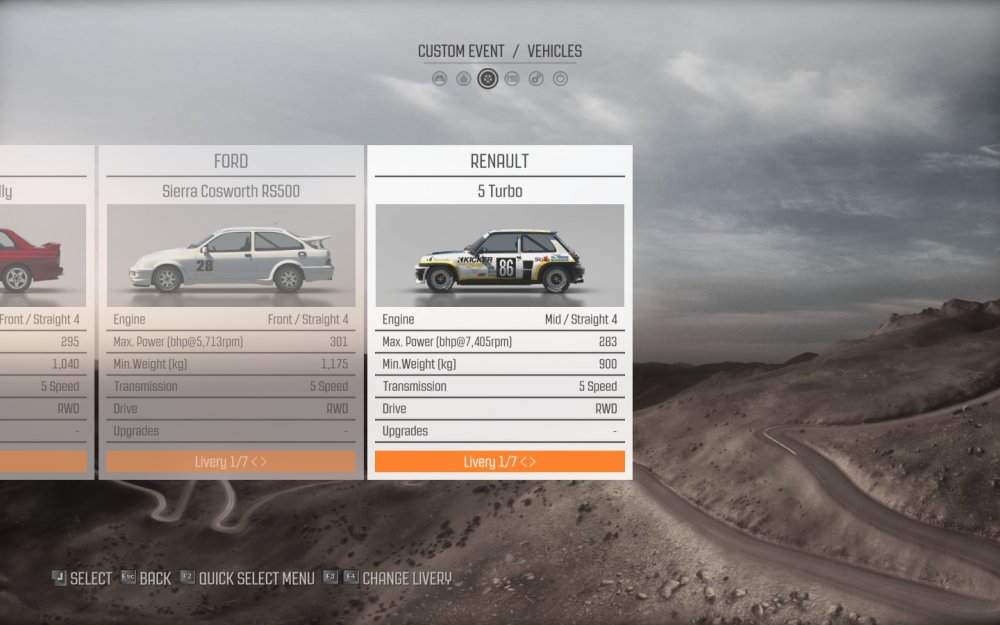Click the SELECT option in footer
The width and height of the screenshot is (1000, 625).
[82, 578]
